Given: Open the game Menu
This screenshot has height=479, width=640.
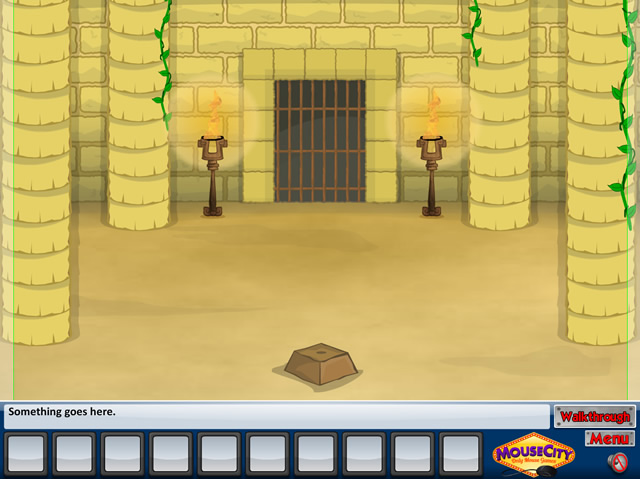Looking at the screenshot, I should (x=609, y=439).
